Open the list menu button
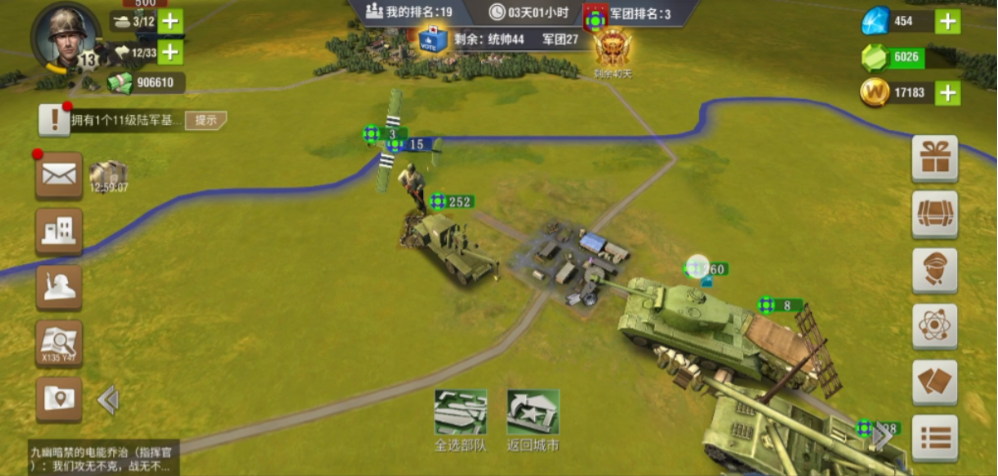Image resolution: width=998 pixels, height=476 pixels. pos(935,438)
